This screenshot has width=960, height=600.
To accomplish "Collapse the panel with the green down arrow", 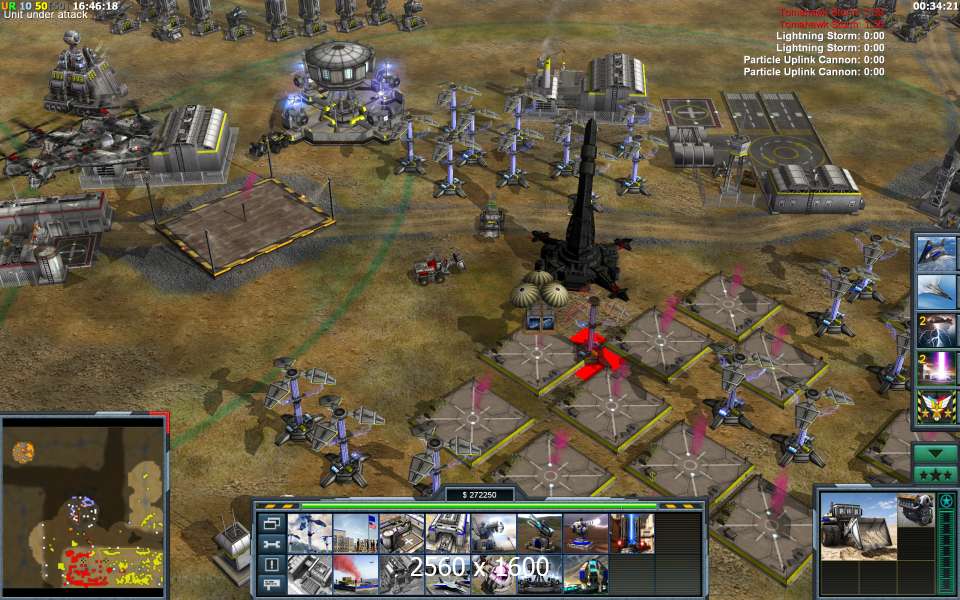I will coord(937,453).
